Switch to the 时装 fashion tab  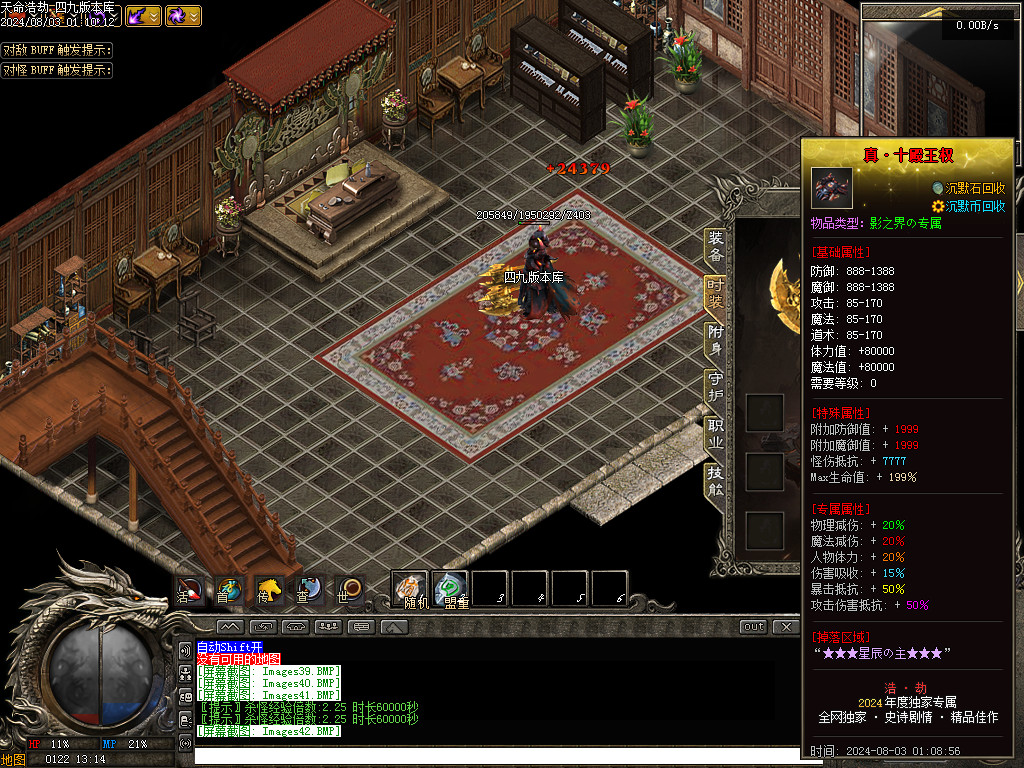click(x=716, y=293)
